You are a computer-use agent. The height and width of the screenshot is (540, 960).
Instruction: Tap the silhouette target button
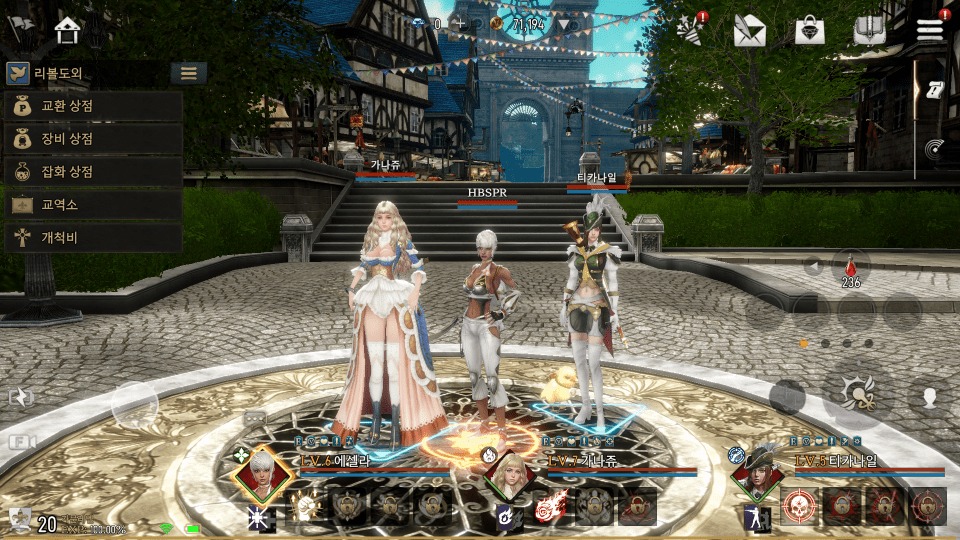927,395
